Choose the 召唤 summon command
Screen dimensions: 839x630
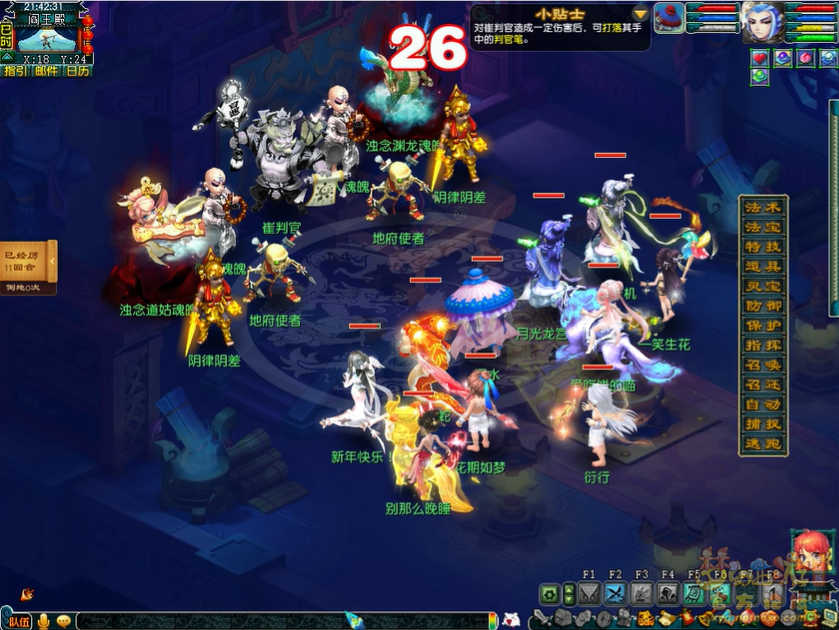764,365
